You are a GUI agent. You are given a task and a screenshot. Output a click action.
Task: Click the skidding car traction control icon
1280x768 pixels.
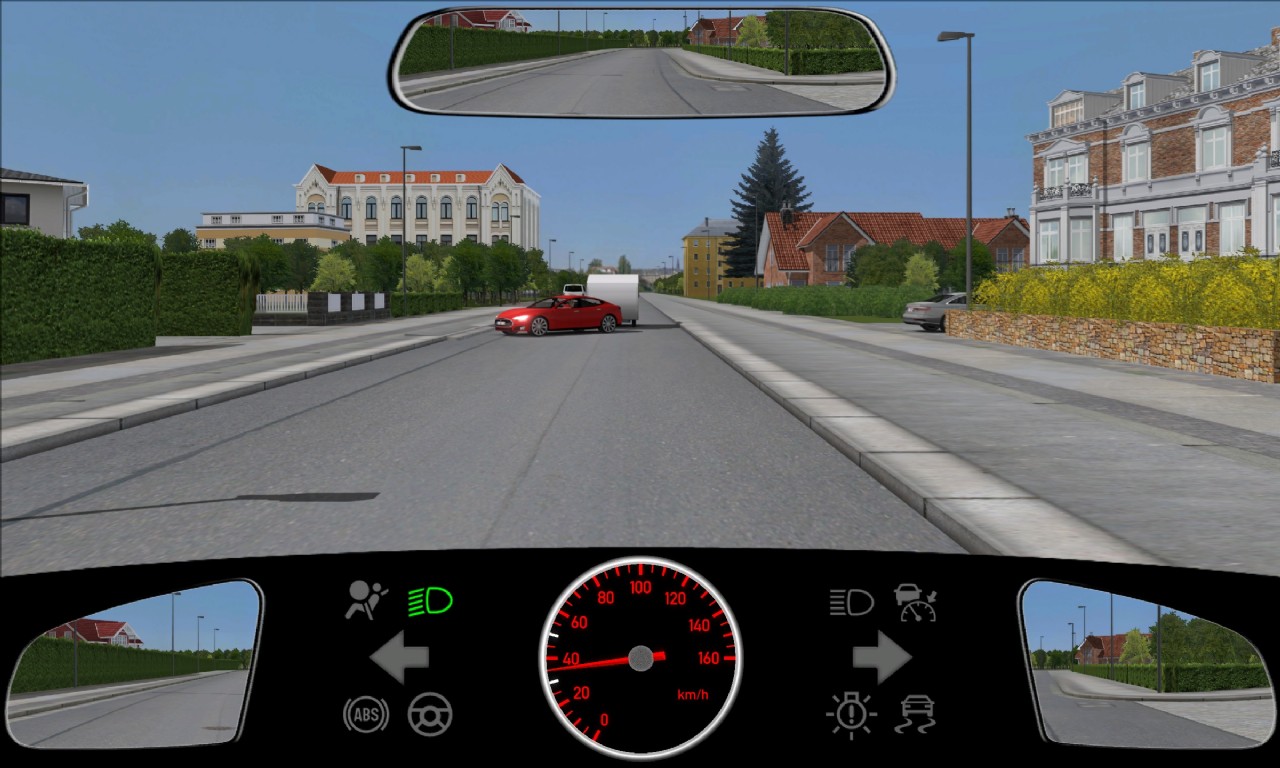[x=915, y=715]
